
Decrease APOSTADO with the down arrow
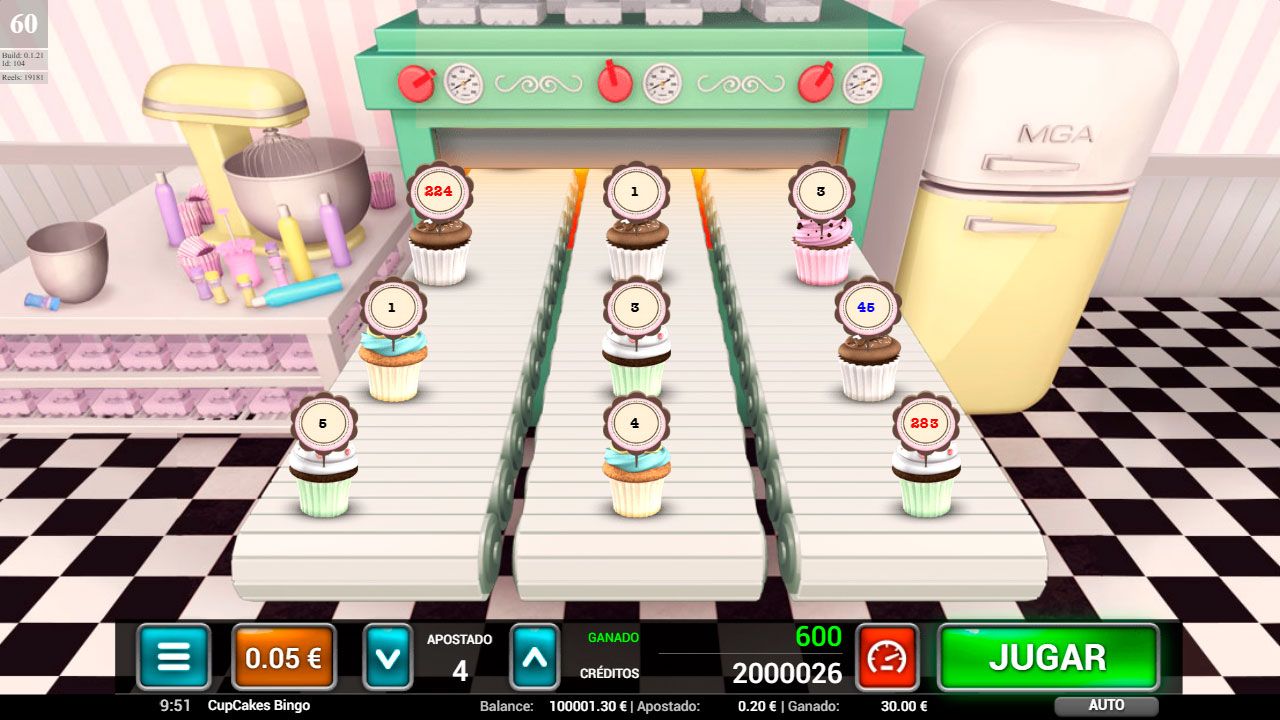coord(387,657)
